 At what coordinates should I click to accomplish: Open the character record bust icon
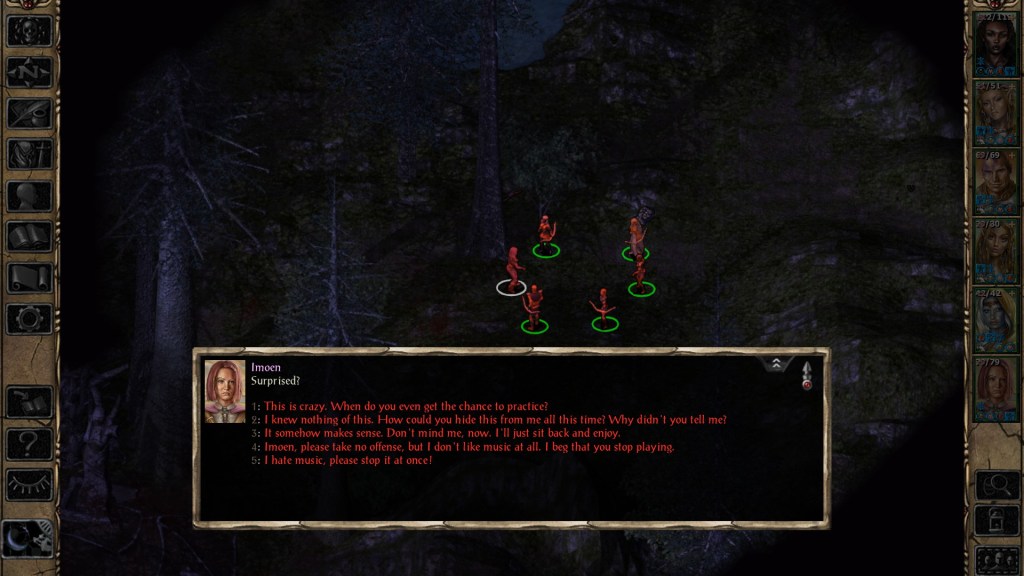click(x=29, y=196)
